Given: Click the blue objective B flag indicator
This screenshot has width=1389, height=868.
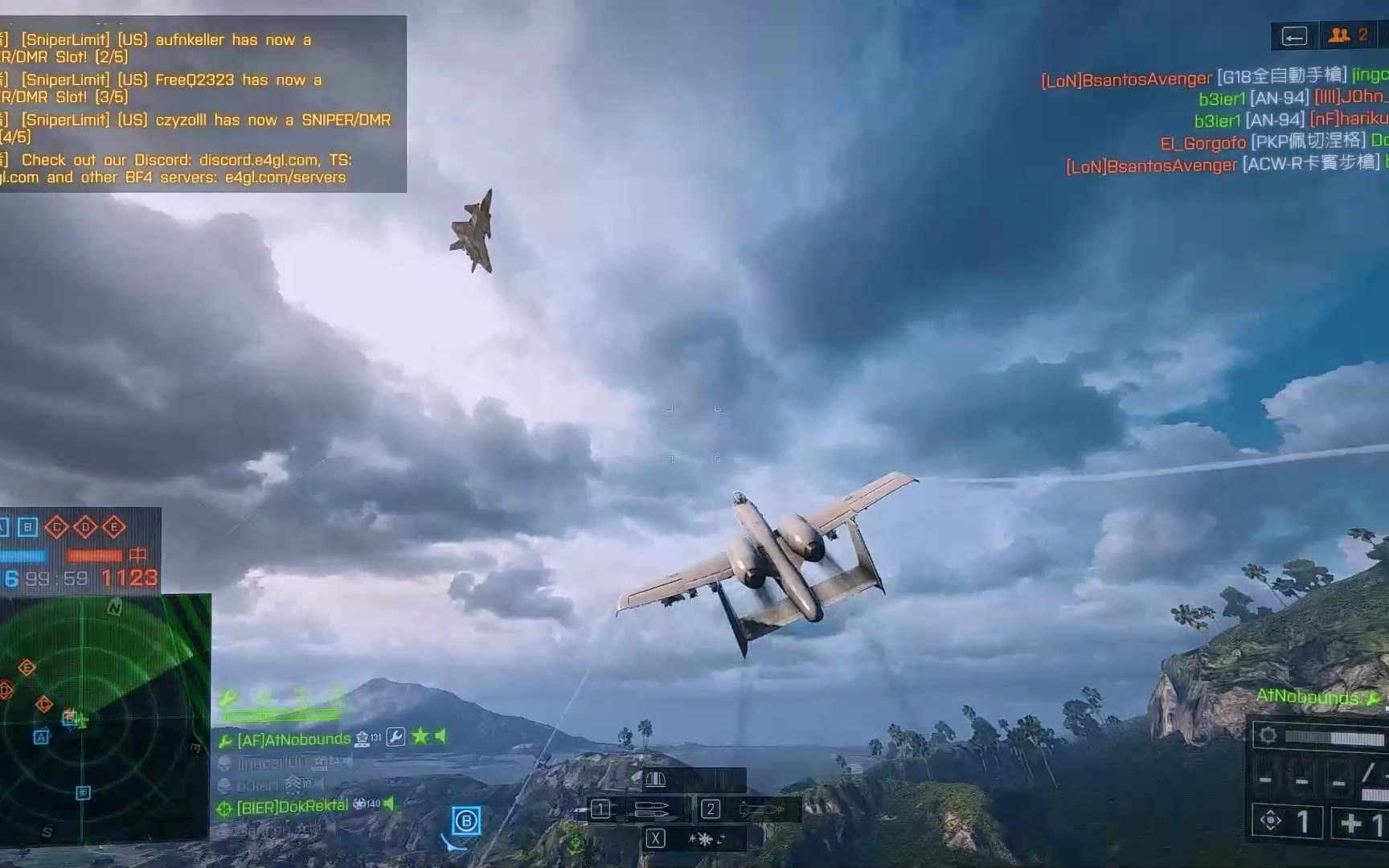Looking at the screenshot, I should (28, 527).
